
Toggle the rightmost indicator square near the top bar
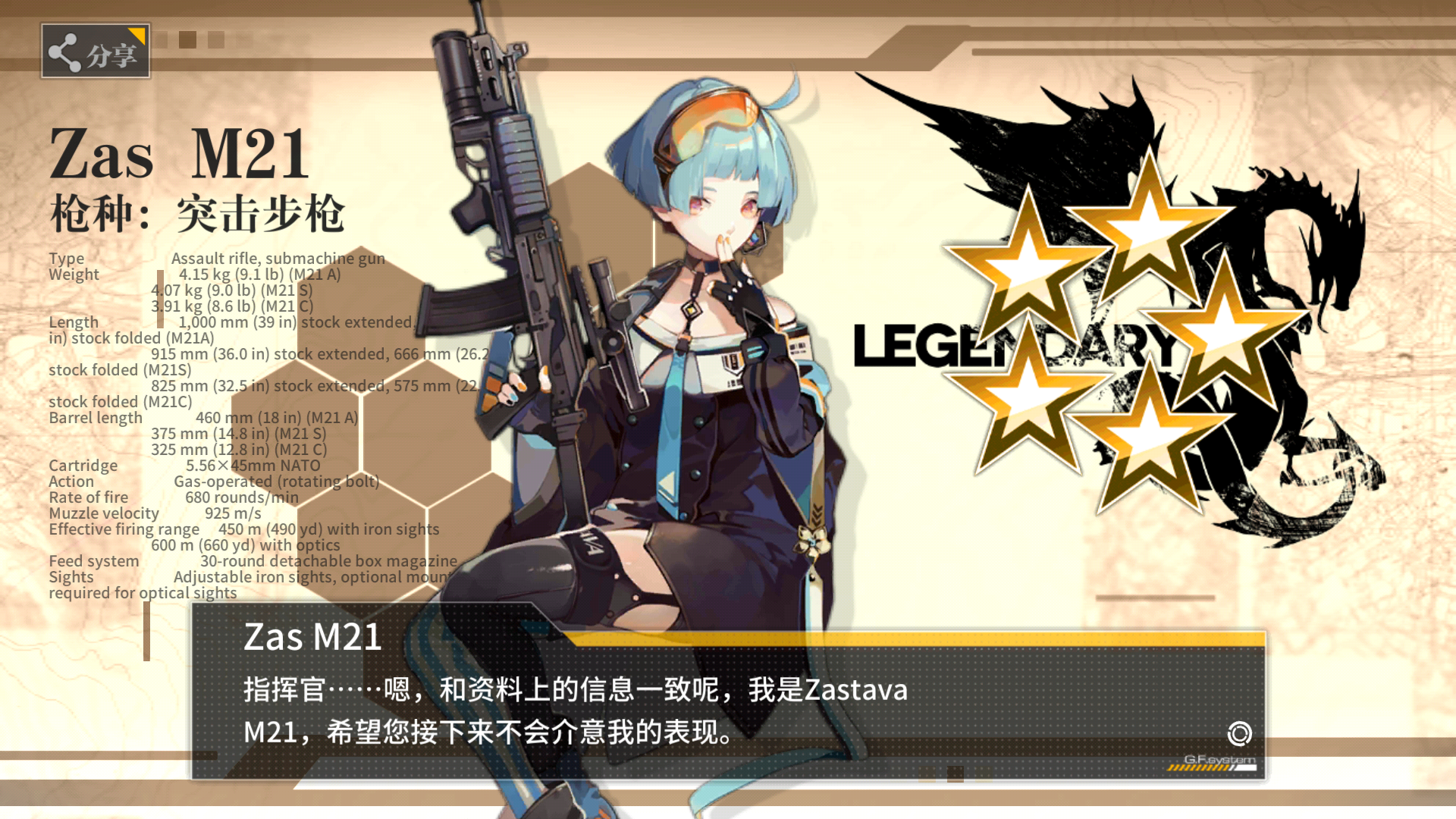click(x=243, y=39)
